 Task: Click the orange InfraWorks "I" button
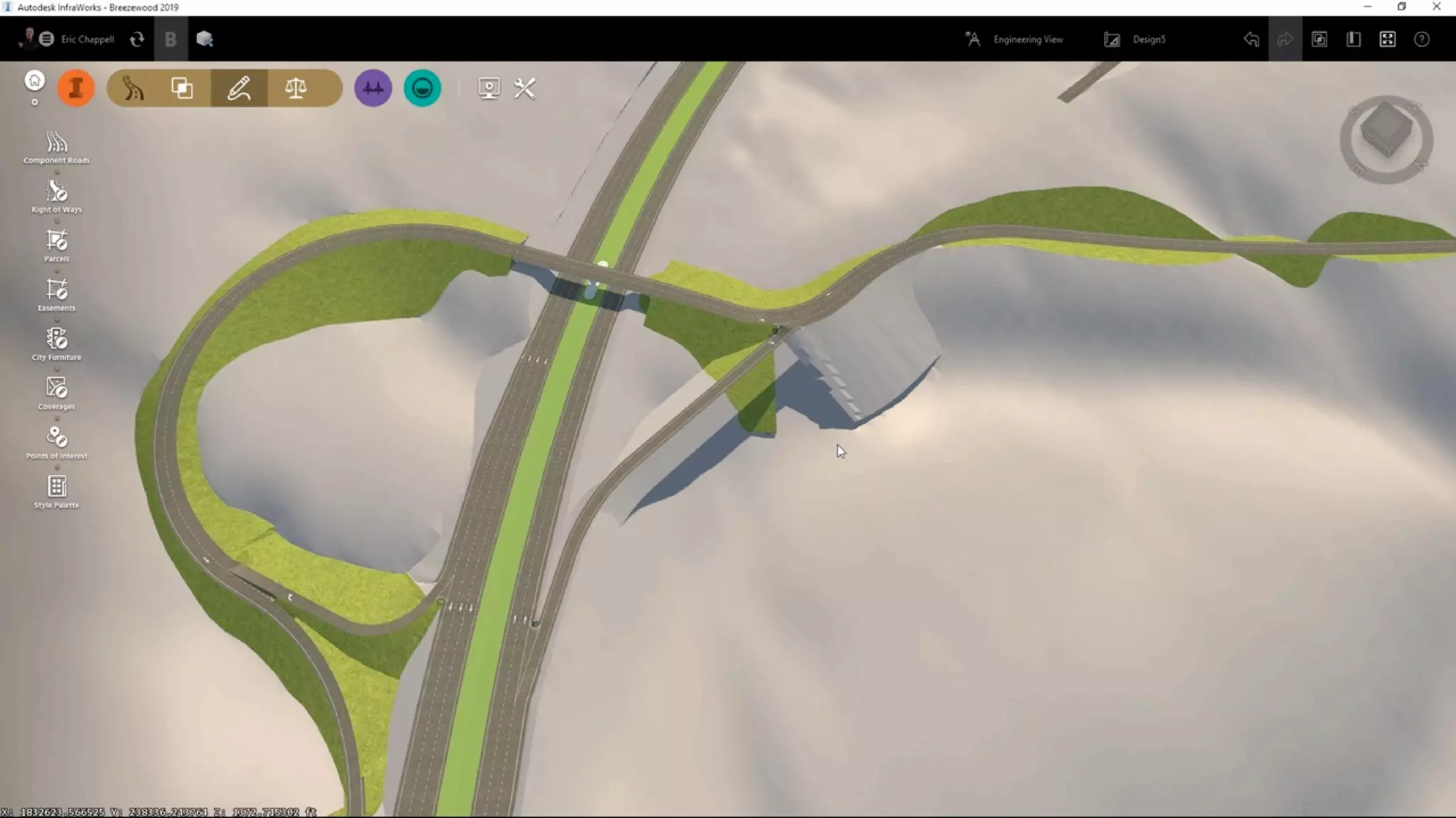point(76,88)
